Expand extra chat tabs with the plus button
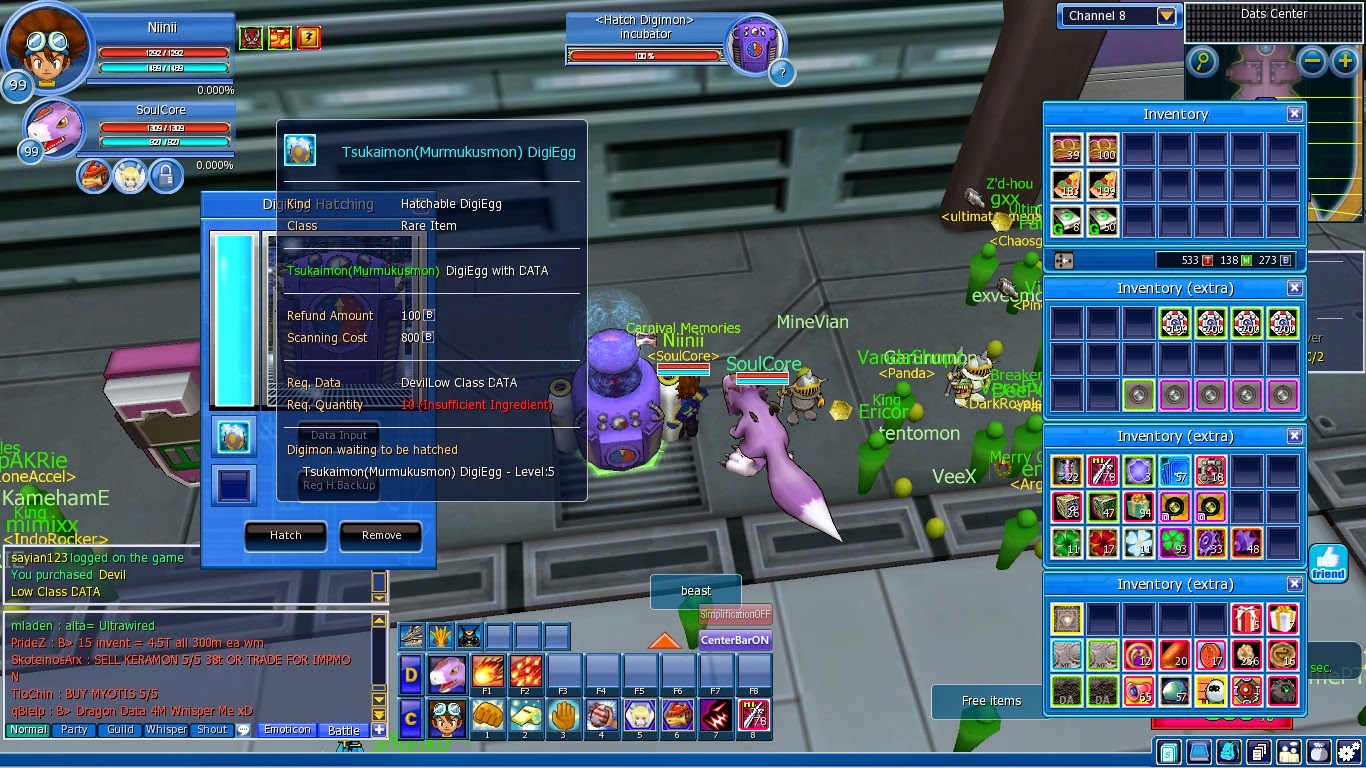The image size is (1366, 768). point(380,730)
